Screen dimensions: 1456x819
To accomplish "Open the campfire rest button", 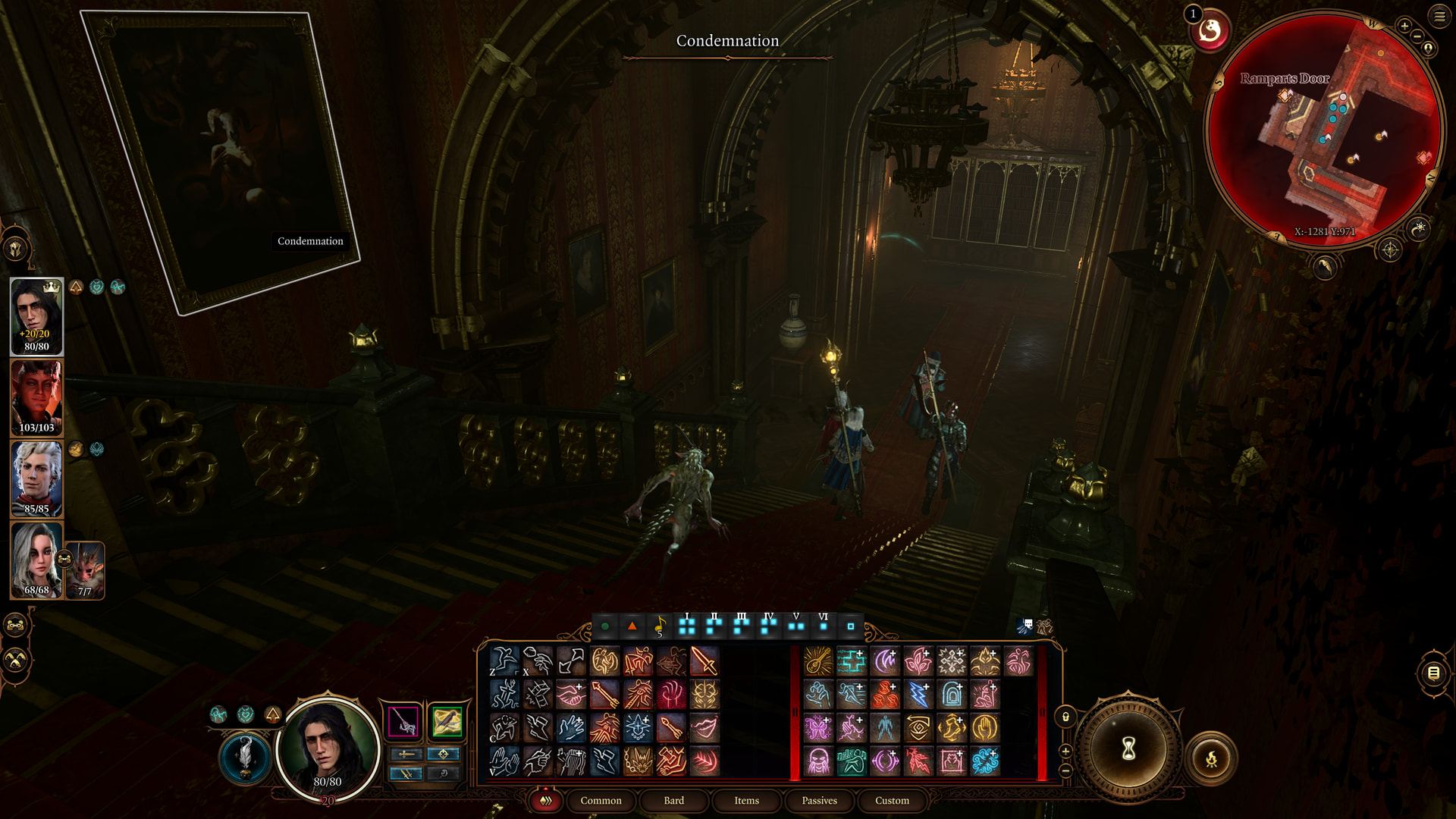I will (1211, 758).
